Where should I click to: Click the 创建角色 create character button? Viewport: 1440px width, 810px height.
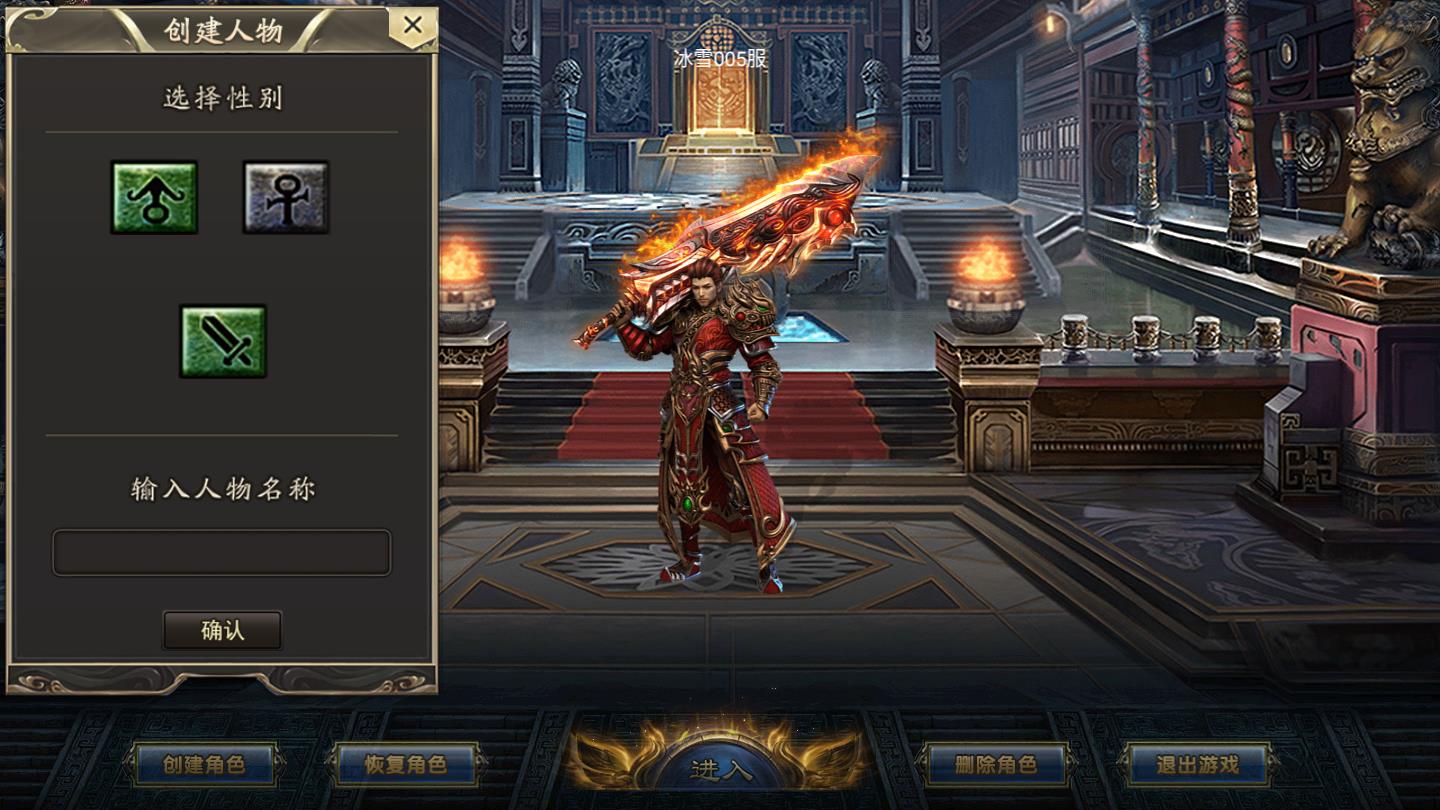point(204,765)
